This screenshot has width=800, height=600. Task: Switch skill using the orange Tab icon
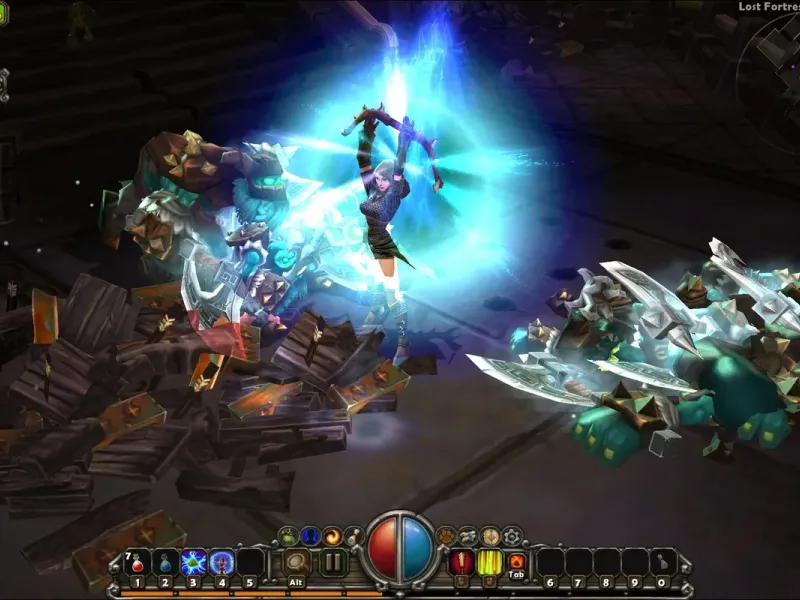(x=517, y=562)
